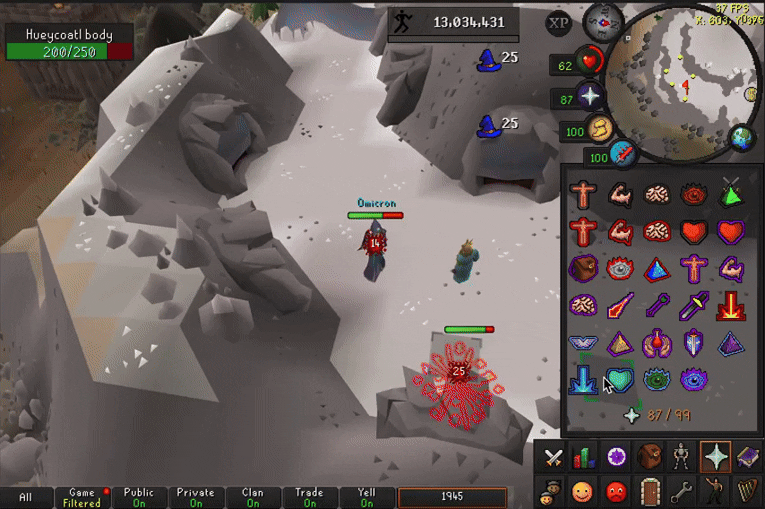The image size is (765, 509).
Task: Switch to the skills stats tab
Action: point(584,457)
